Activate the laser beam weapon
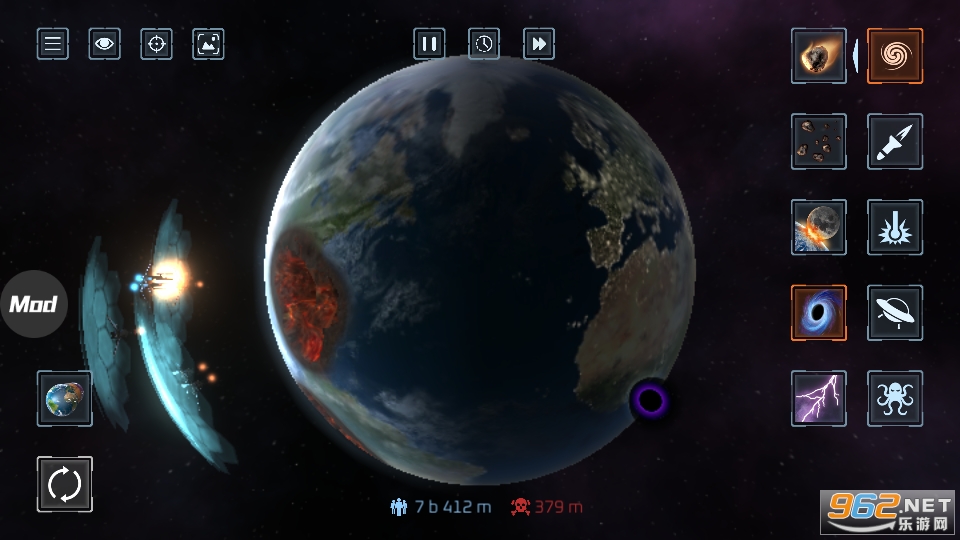960x540 pixels. [895, 227]
